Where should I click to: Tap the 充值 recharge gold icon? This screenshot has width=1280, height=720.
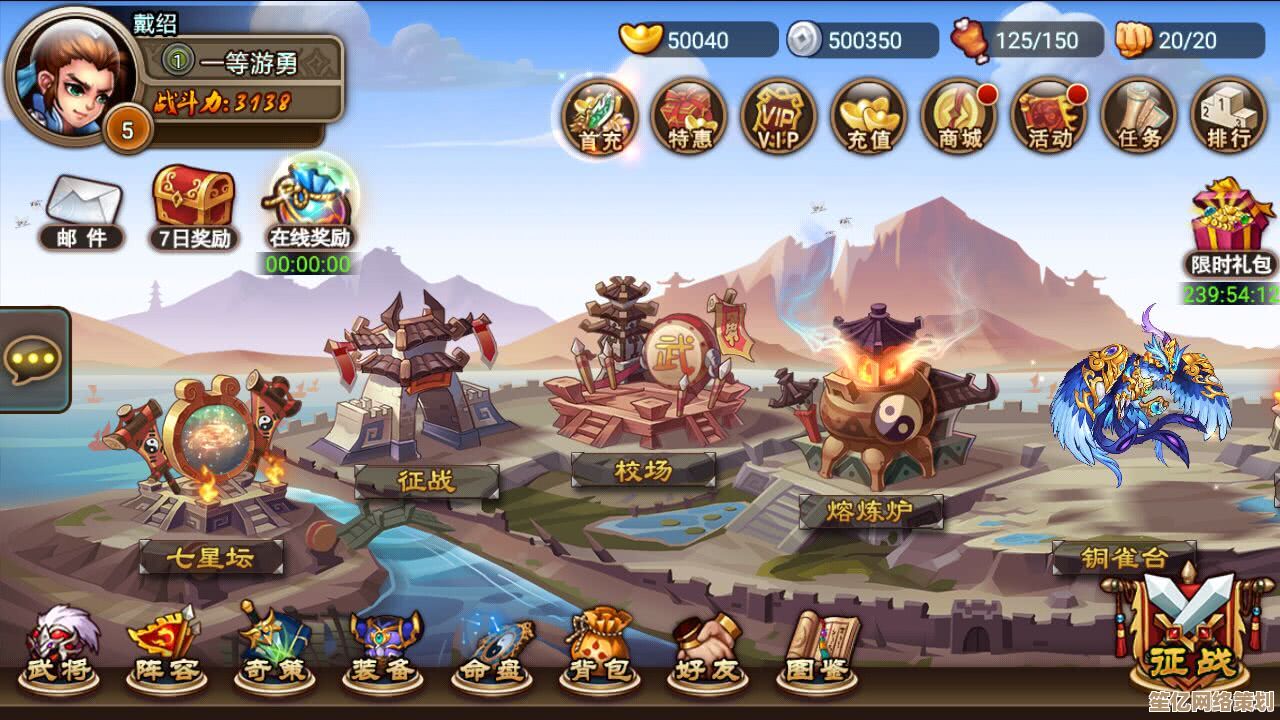coord(868,116)
